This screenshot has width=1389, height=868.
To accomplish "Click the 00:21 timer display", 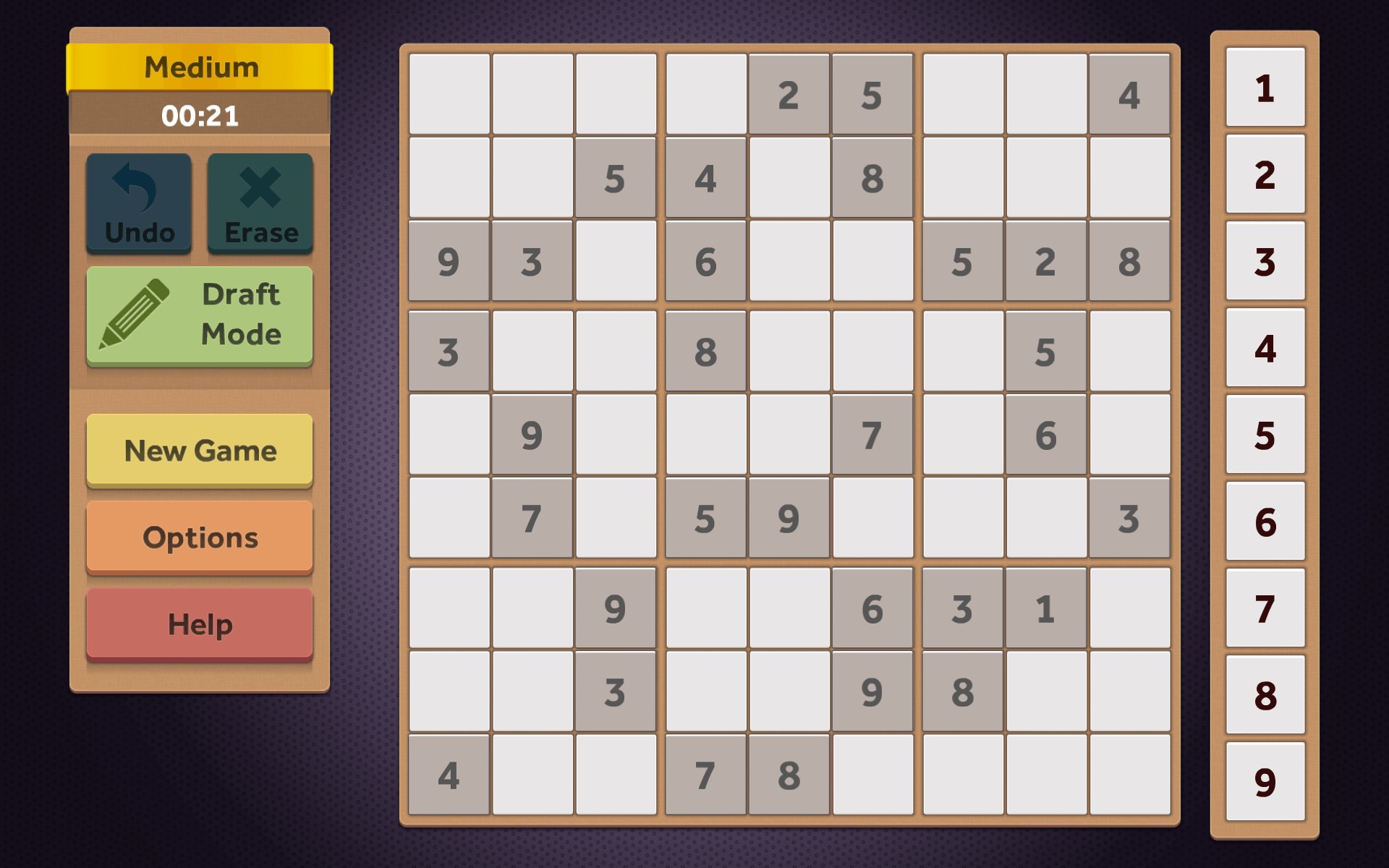I will point(200,116).
